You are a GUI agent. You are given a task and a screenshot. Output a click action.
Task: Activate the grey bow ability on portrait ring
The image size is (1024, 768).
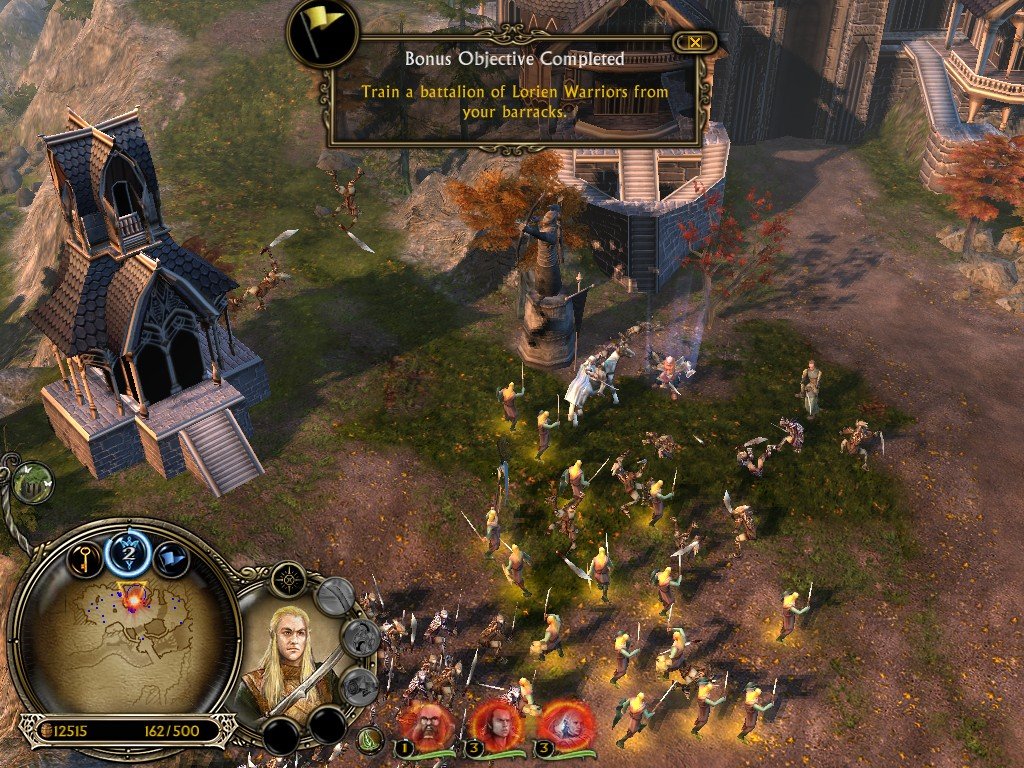336,598
